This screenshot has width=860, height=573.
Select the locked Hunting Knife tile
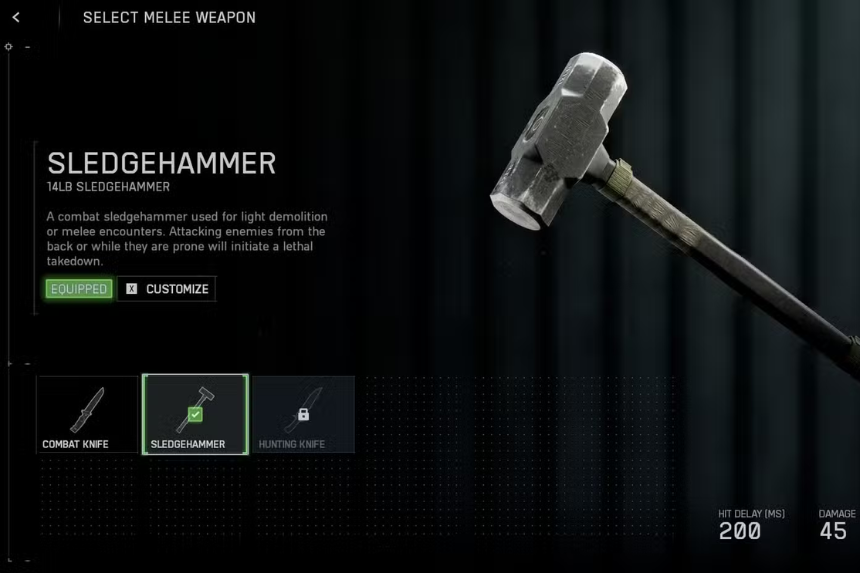tap(303, 414)
